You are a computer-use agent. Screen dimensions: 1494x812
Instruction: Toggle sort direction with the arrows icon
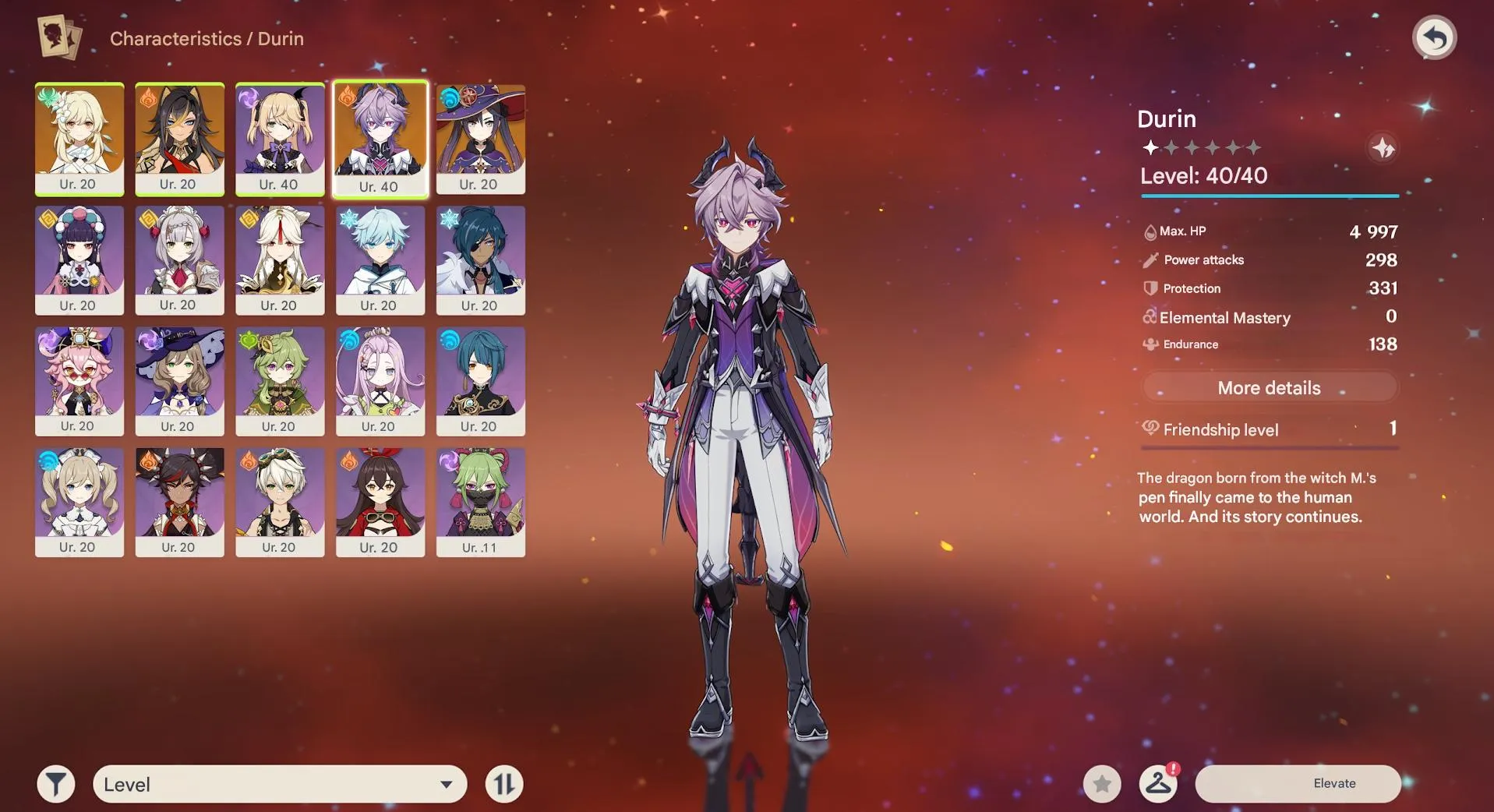point(503,784)
